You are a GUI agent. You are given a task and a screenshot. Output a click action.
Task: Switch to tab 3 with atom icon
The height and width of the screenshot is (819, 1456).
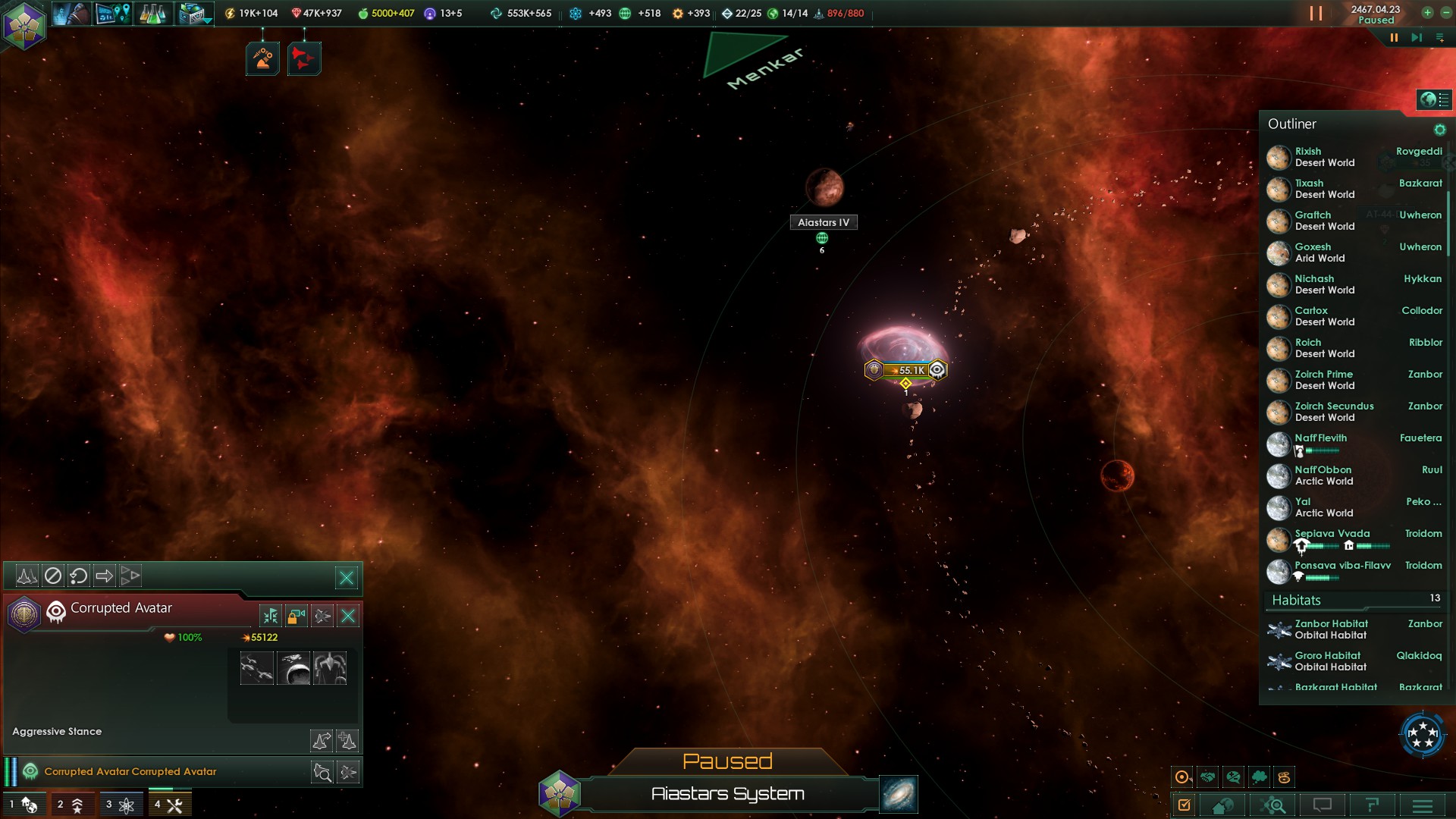point(121,805)
